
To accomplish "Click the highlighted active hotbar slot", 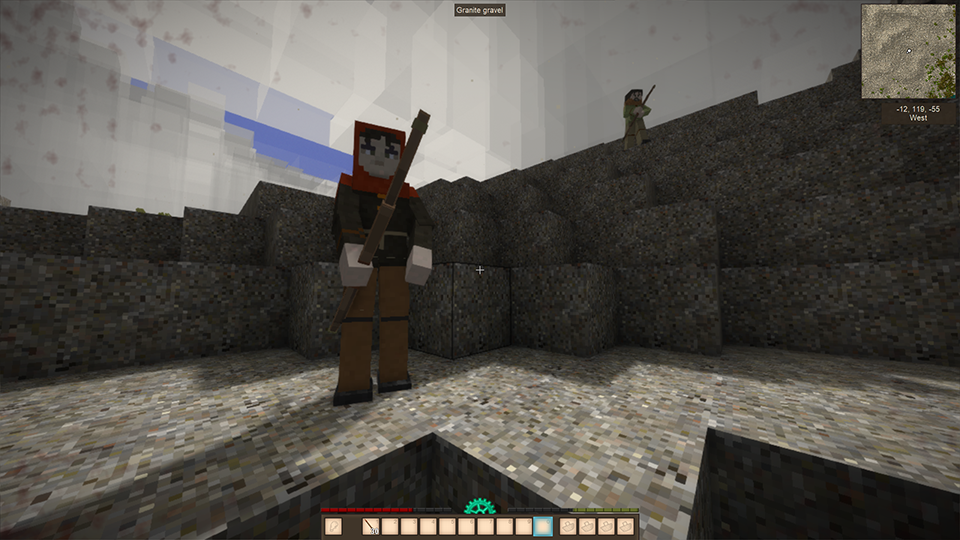I will pos(543,526).
